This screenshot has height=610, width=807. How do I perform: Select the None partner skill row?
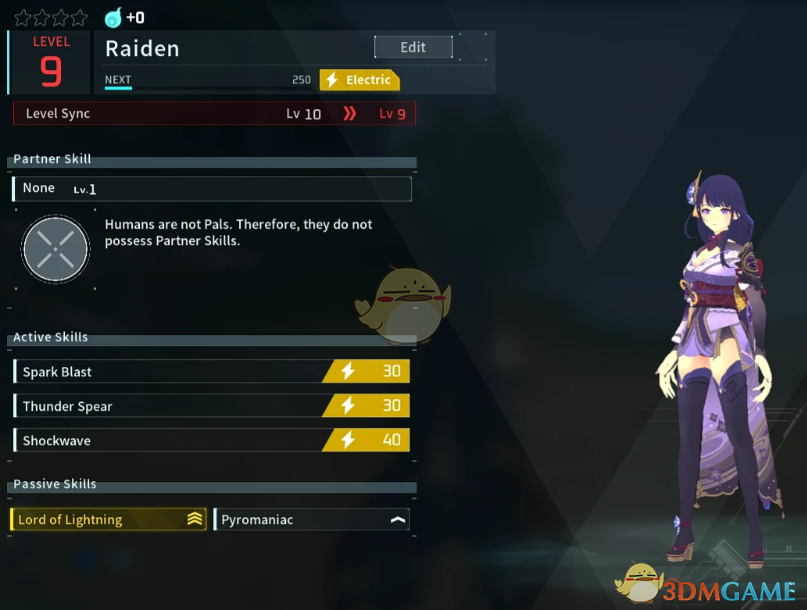pyautogui.click(x=211, y=188)
